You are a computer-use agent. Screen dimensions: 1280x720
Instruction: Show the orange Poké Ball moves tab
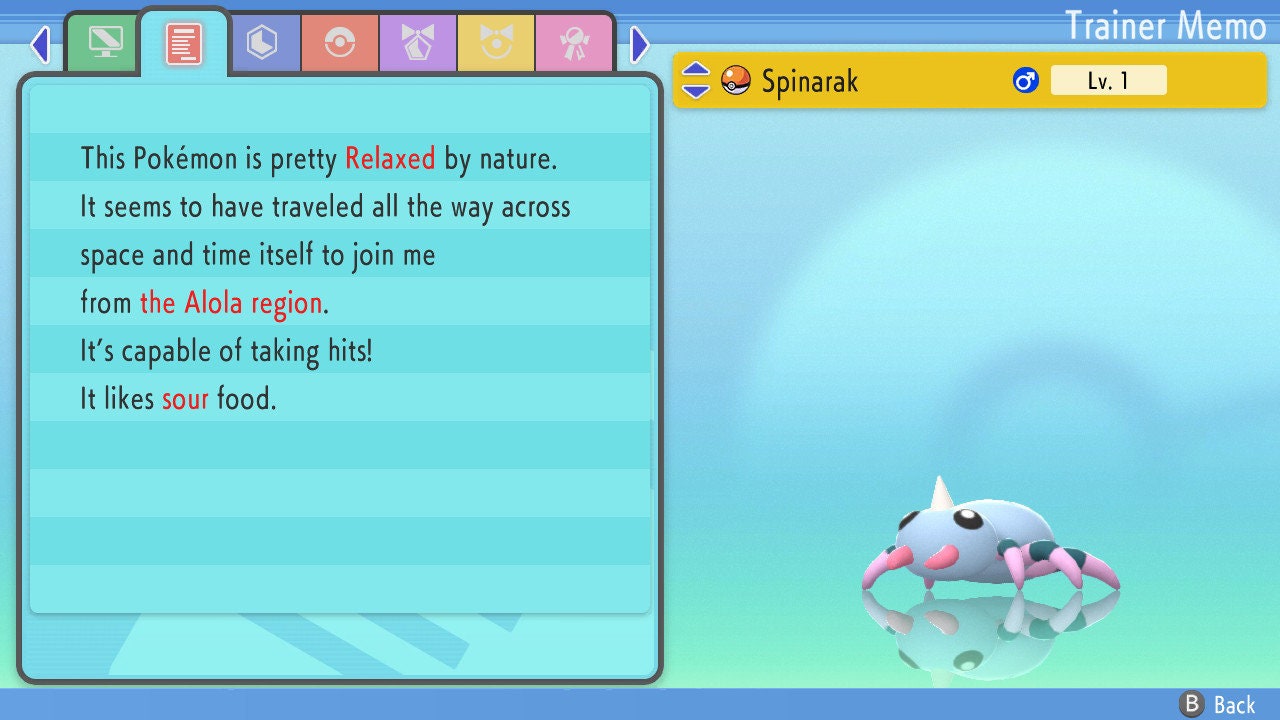[340, 43]
